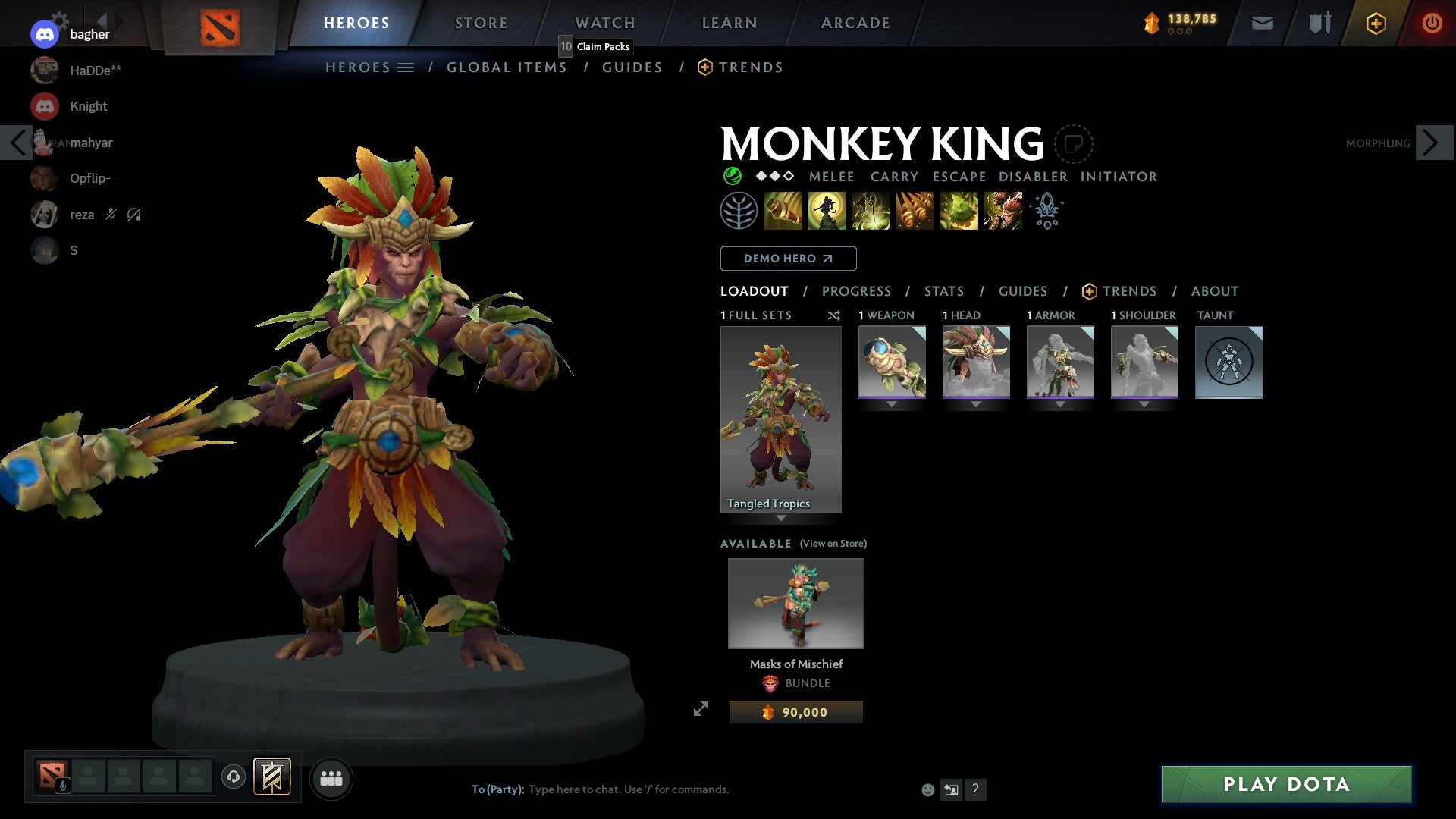Toggle the shuffle icon next to Full Sets
Screen dimensions: 1456x819
tap(833, 315)
